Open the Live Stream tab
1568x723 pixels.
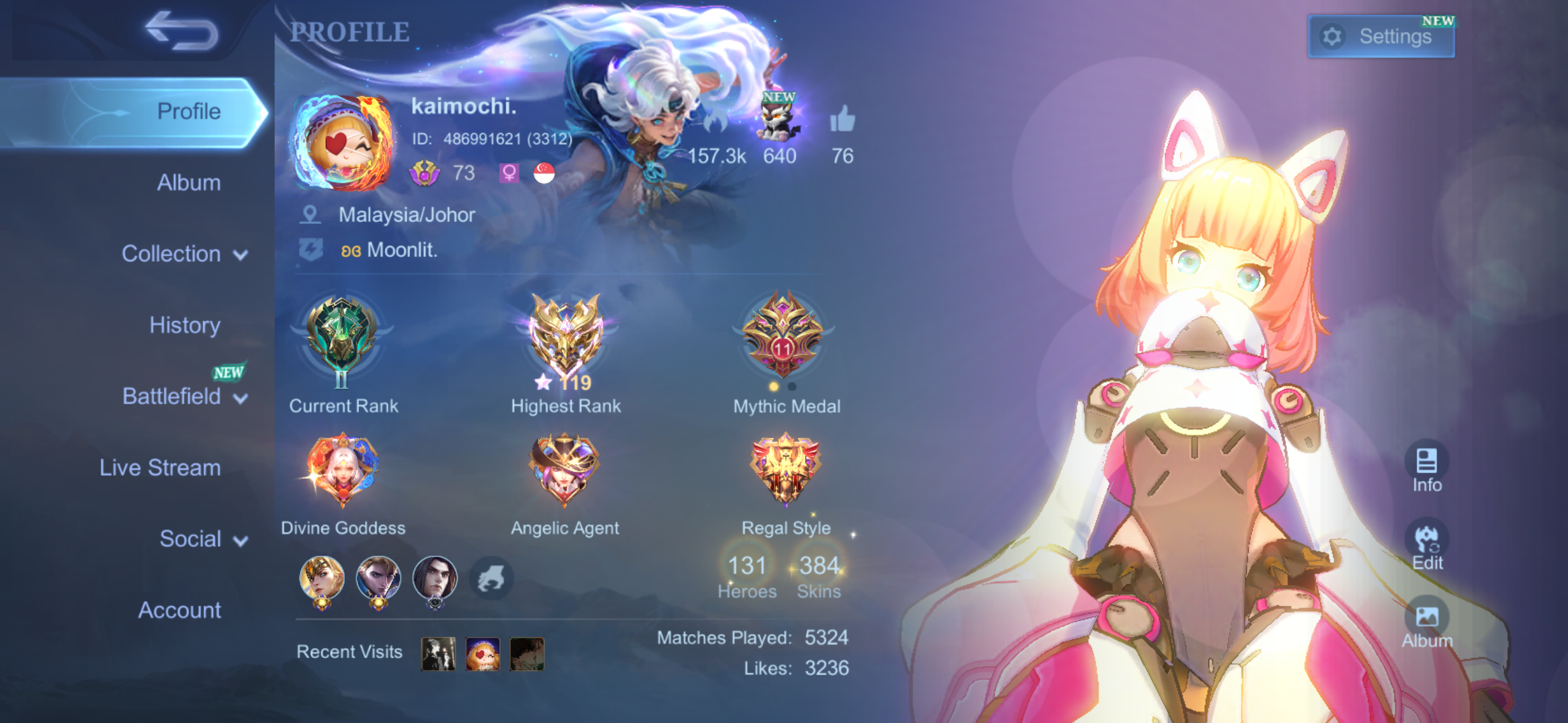pyautogui.click(x=160, y=468)
